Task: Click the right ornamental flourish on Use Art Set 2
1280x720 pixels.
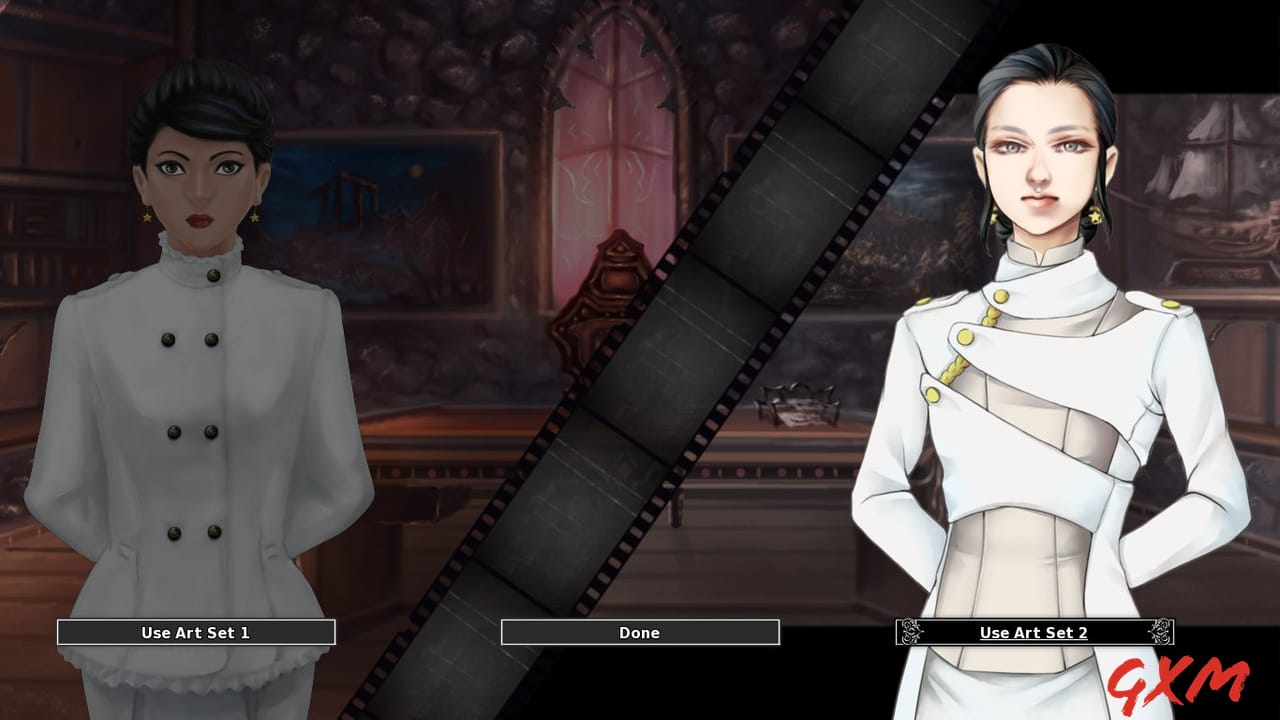Action: click(x=1160, y=632)
